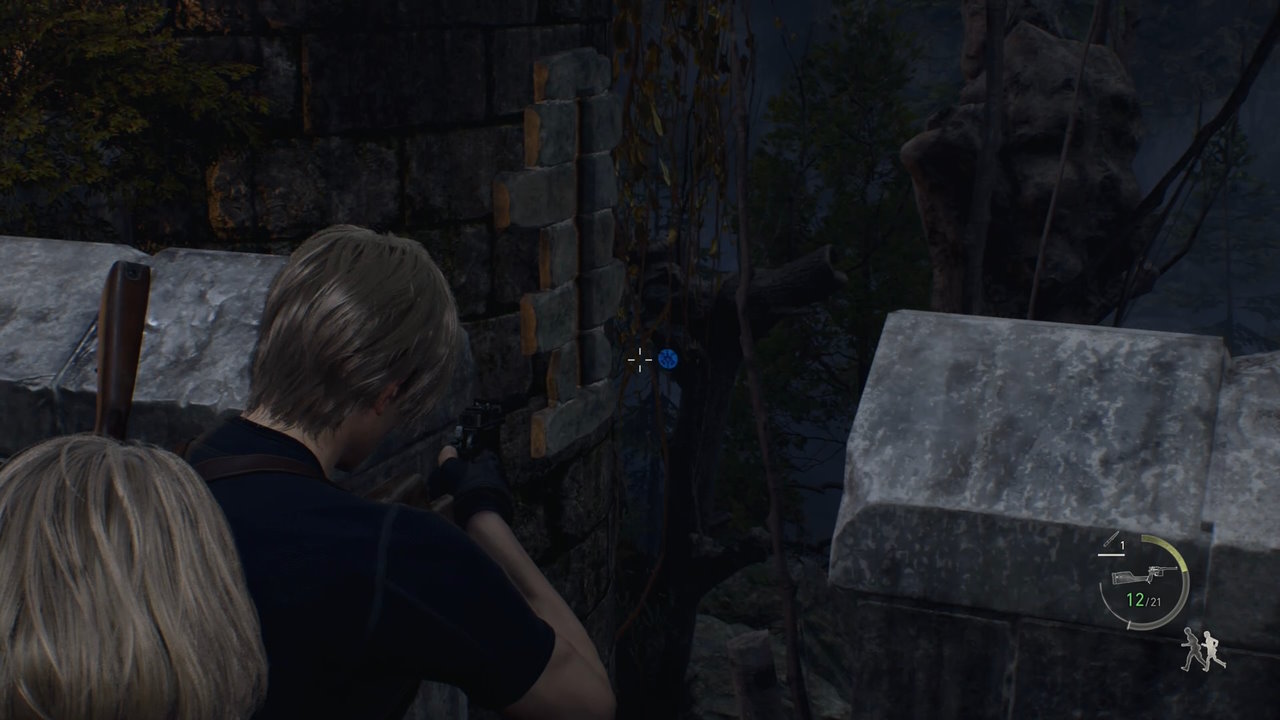Click the trailing silhouette in the run indicator

1193,648
